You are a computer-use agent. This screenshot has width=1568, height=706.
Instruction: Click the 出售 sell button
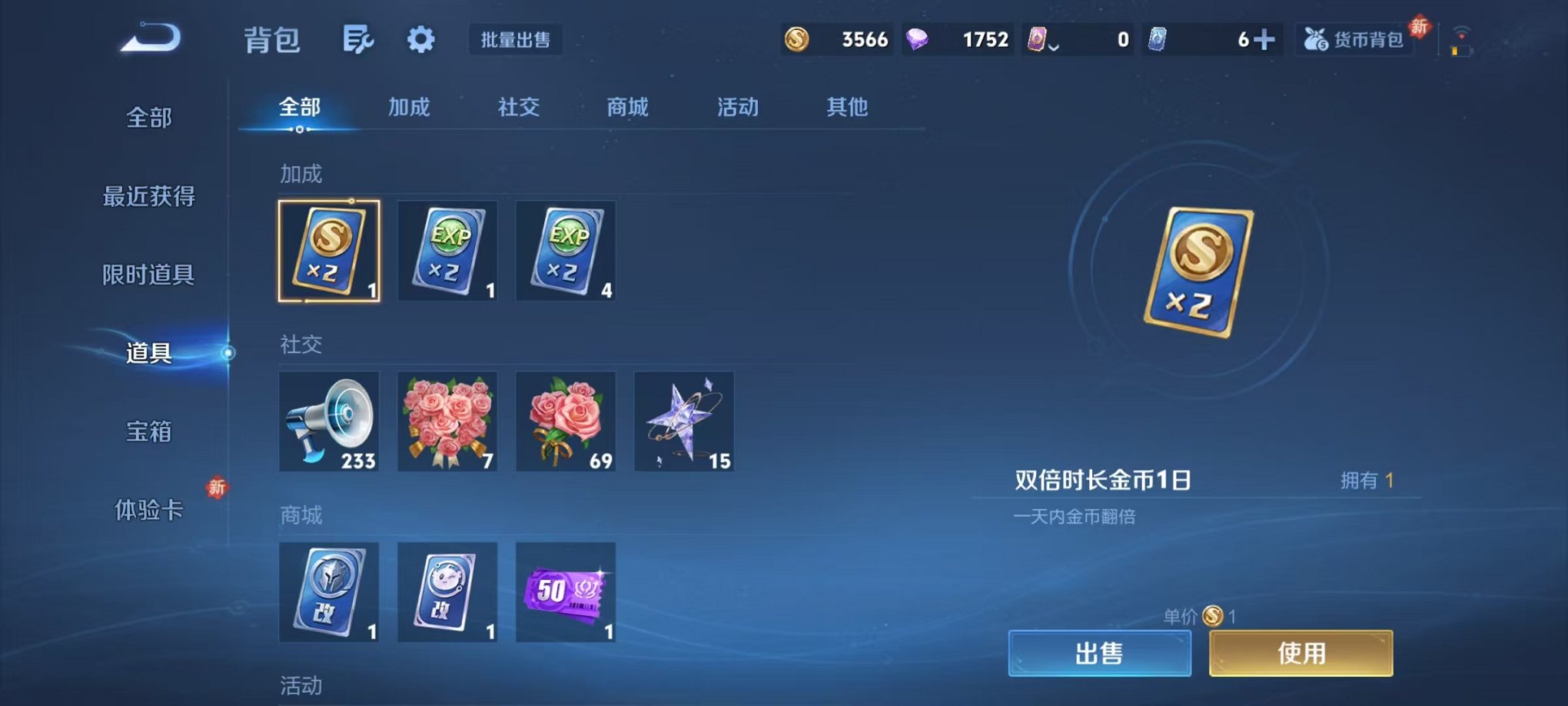[x=1099, y=653]
